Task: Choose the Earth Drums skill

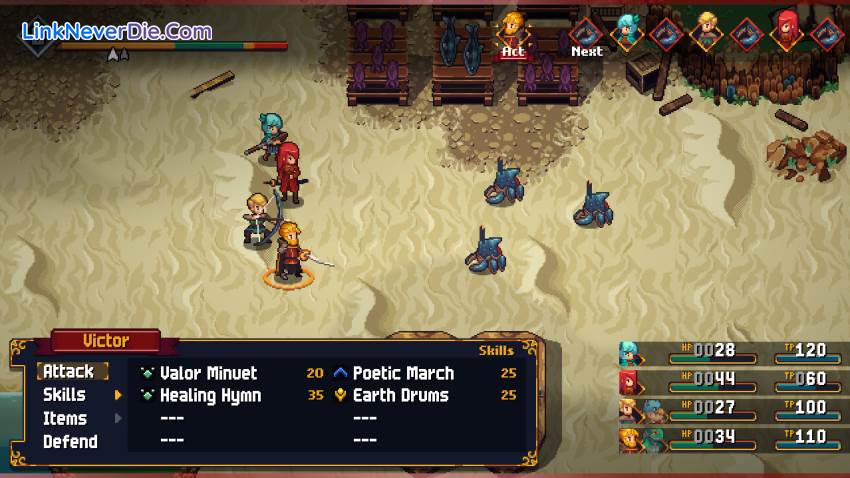Action: pos(401,395)
